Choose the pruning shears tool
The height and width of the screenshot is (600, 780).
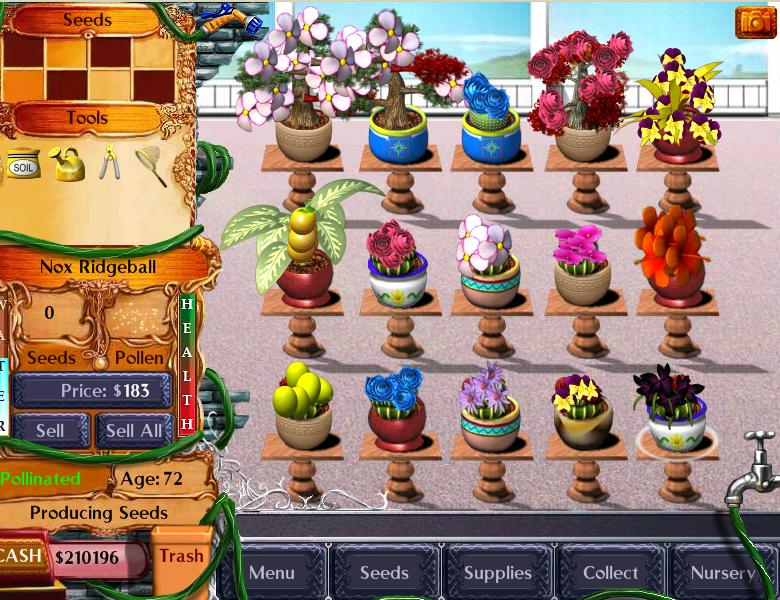point(109,162)
